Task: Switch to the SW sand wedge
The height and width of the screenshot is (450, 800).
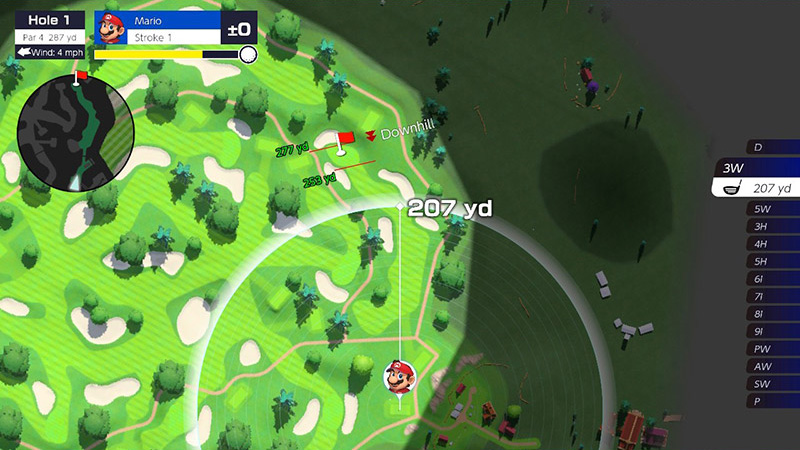Action: (771, 384)
